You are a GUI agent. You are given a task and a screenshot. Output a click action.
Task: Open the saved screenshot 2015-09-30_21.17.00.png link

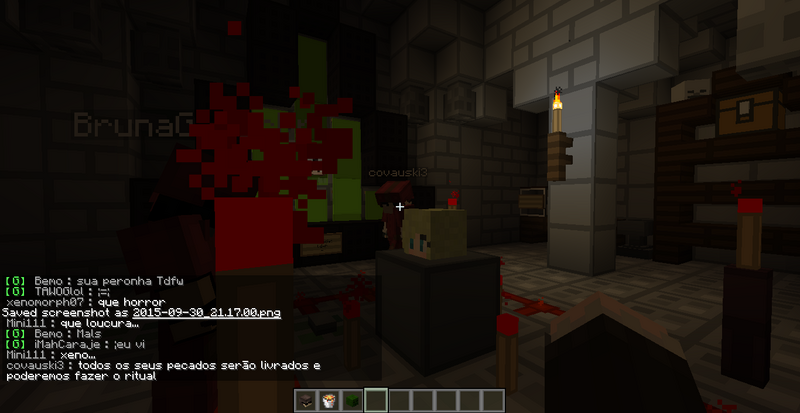206,313
